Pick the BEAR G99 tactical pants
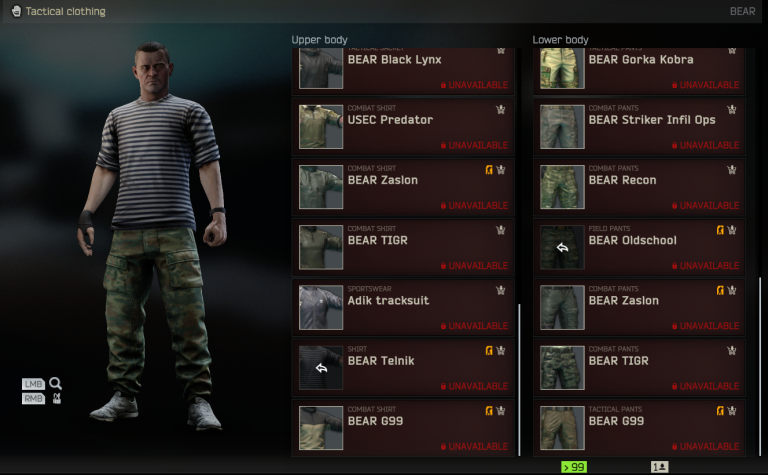This screenshot has width=768, height=475. (644, 426)
